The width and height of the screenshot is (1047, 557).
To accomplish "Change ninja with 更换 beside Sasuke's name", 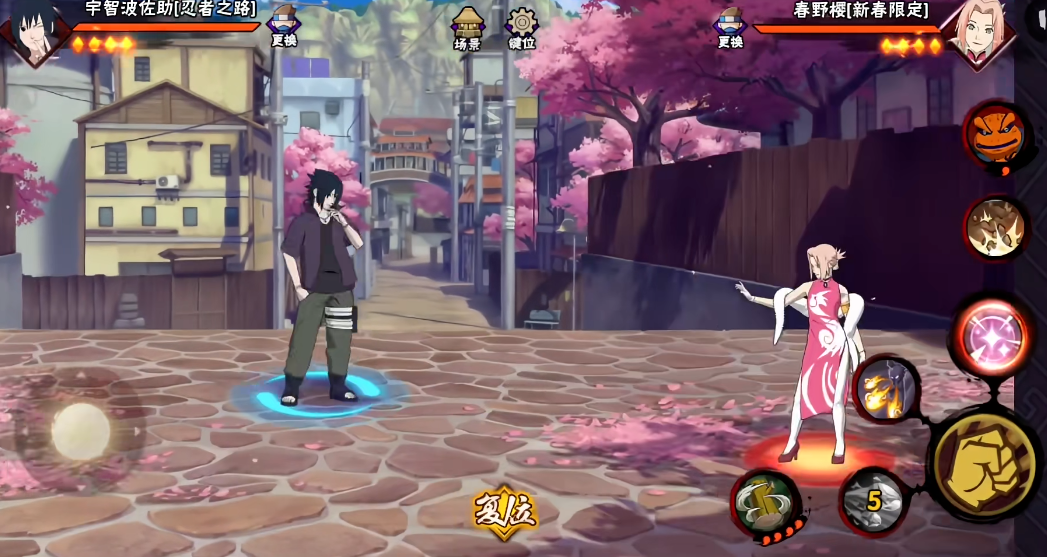I will (285, 27).
